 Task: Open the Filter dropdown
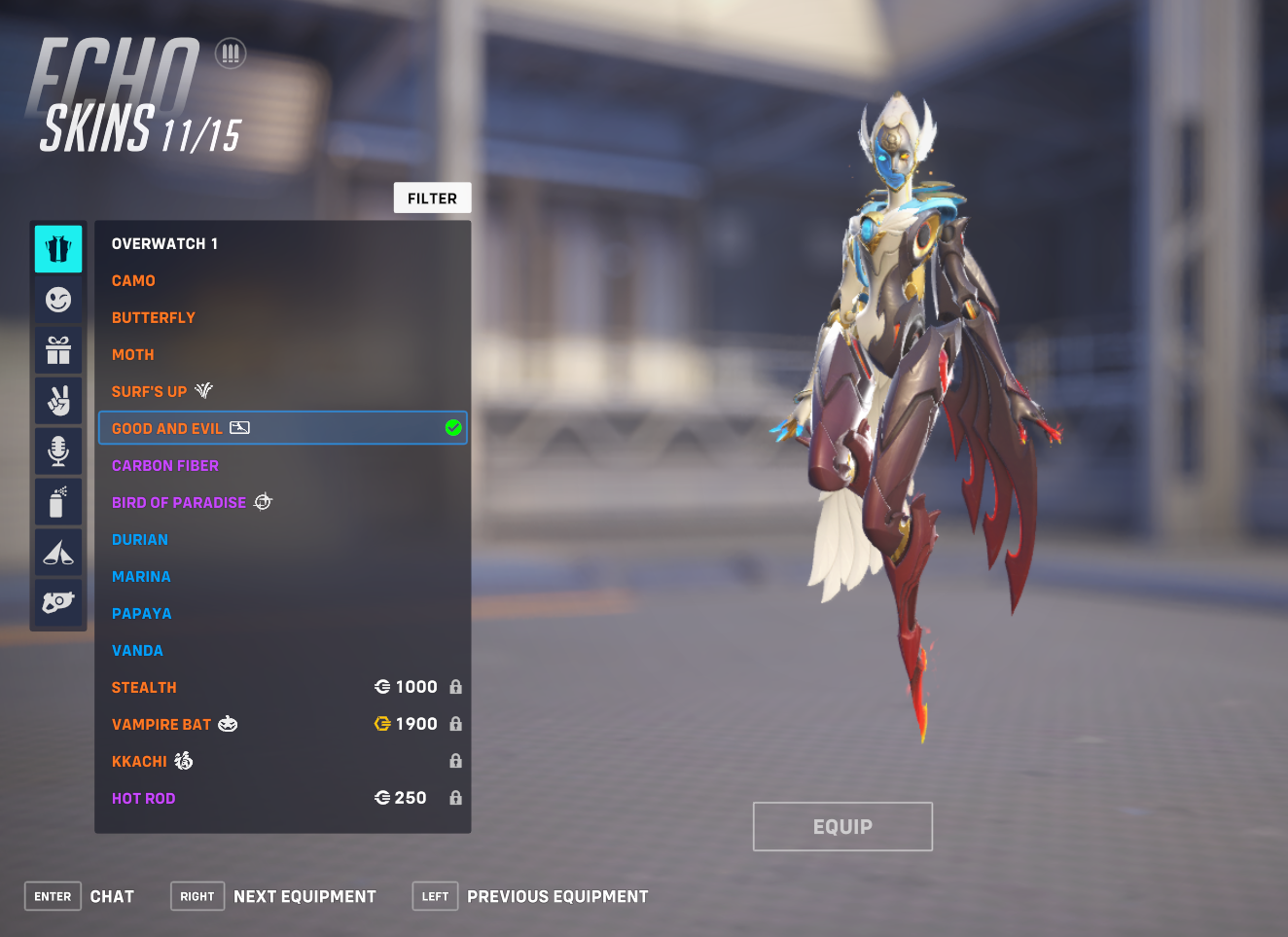click(432, 198)
